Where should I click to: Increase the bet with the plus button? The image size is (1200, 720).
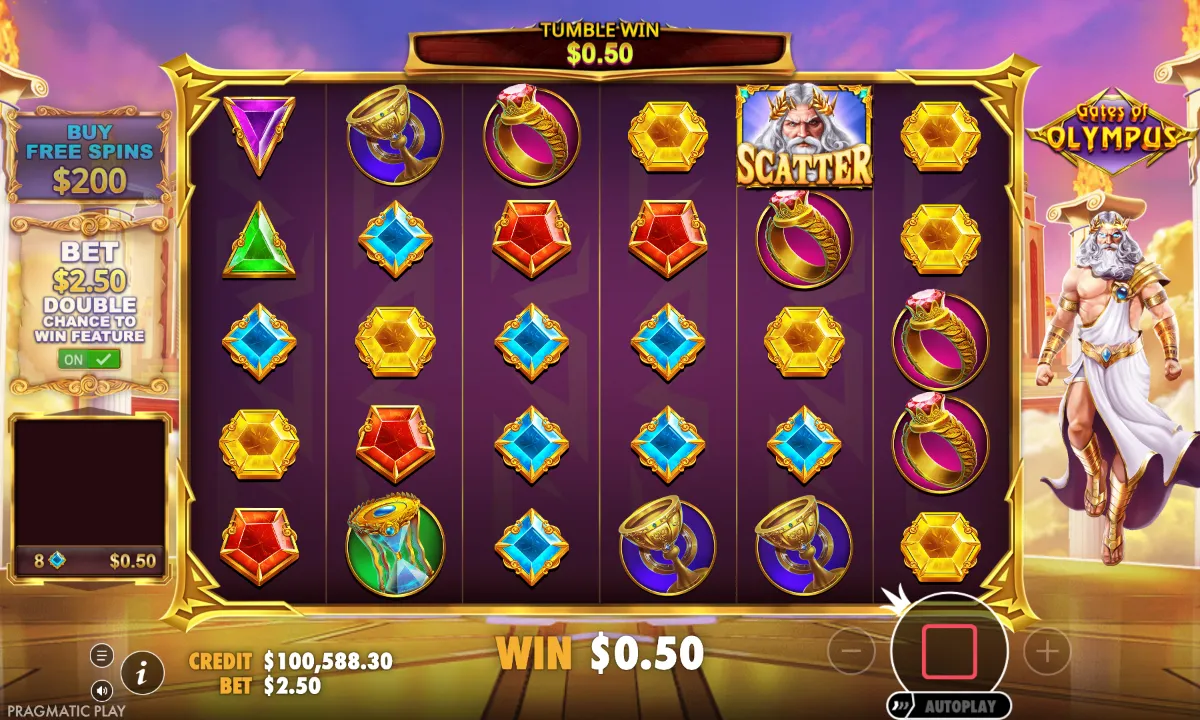point(1047,652)
